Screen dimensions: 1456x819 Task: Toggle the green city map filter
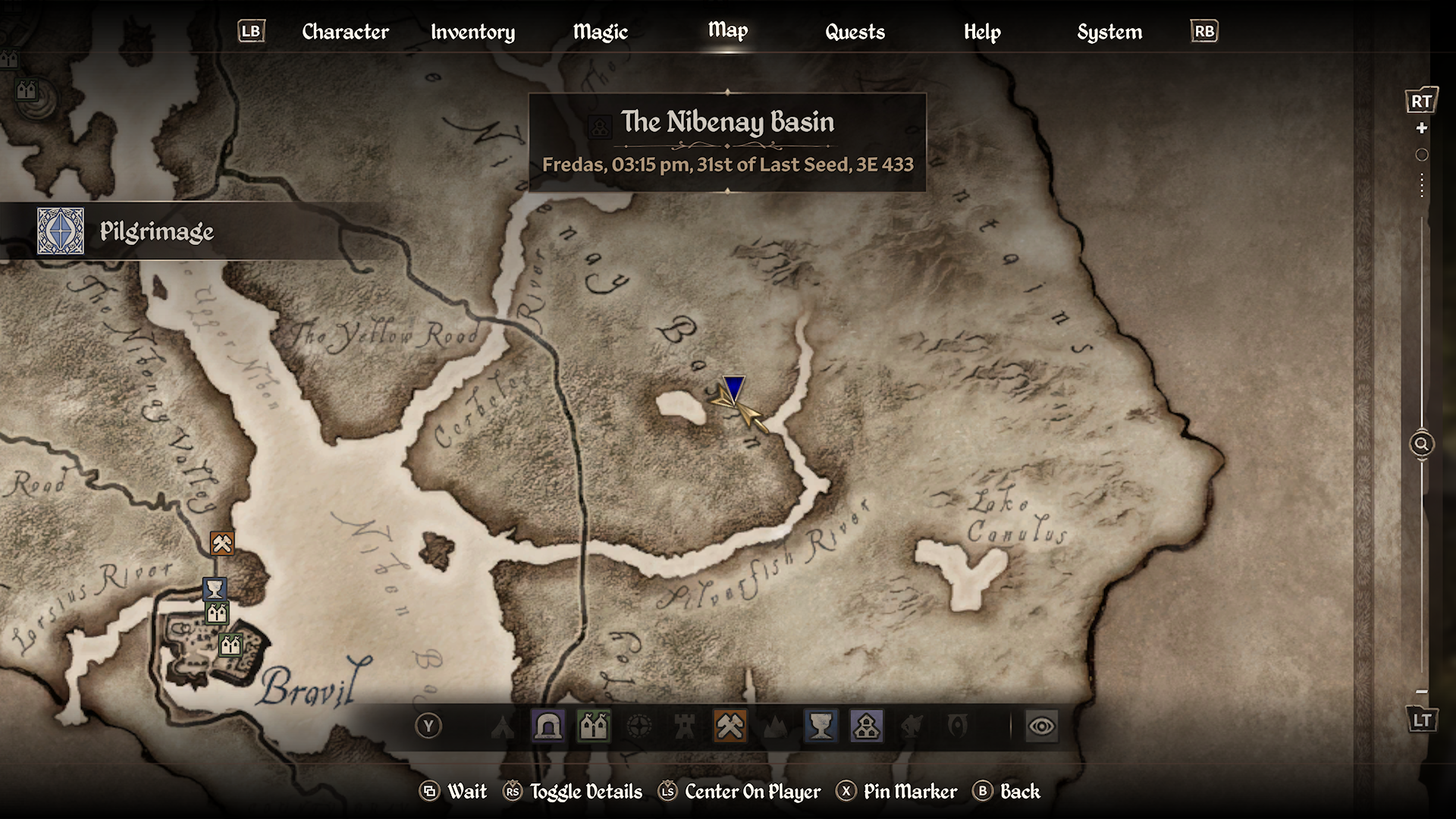tap(594, 726)
